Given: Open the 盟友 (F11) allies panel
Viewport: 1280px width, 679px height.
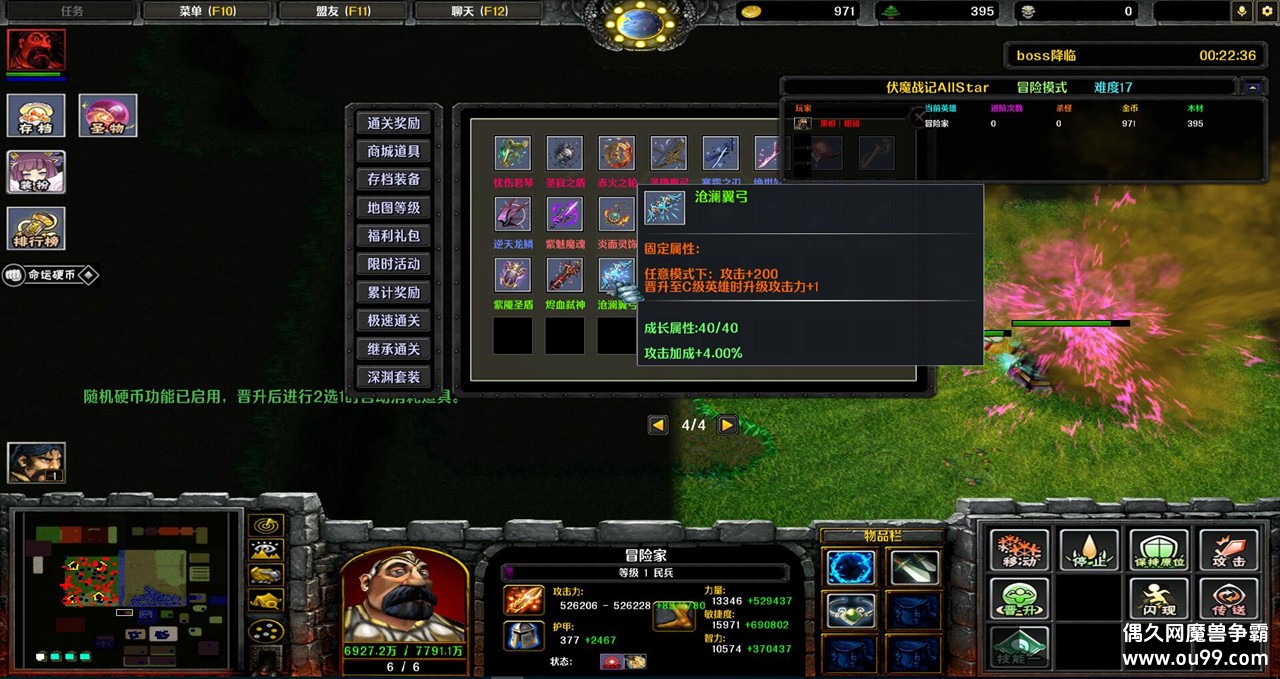Looking at the screenshot, I should (x=343, y=11).
